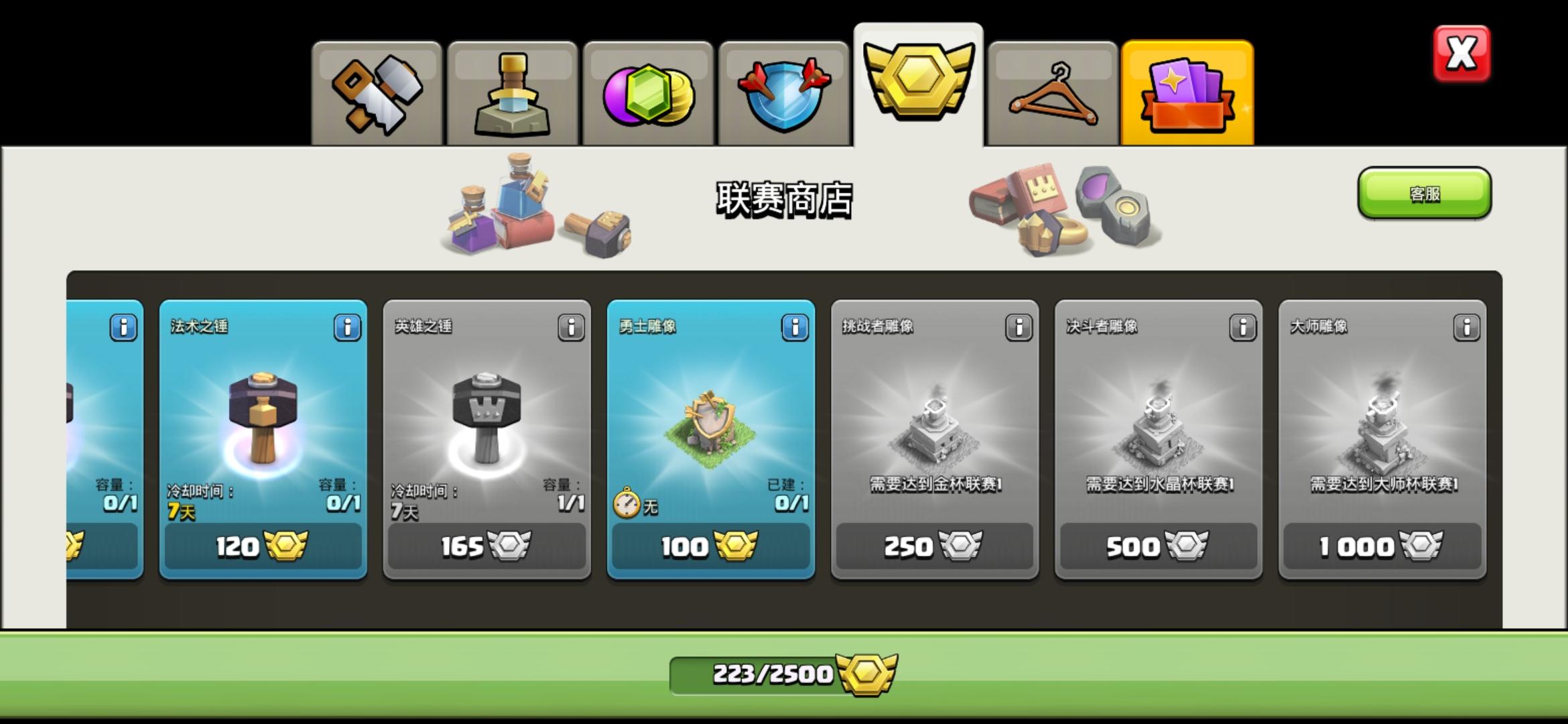Open info for 决斗者雕像
Viewport: 1568px width, 724px height.
pos(1242,328)
